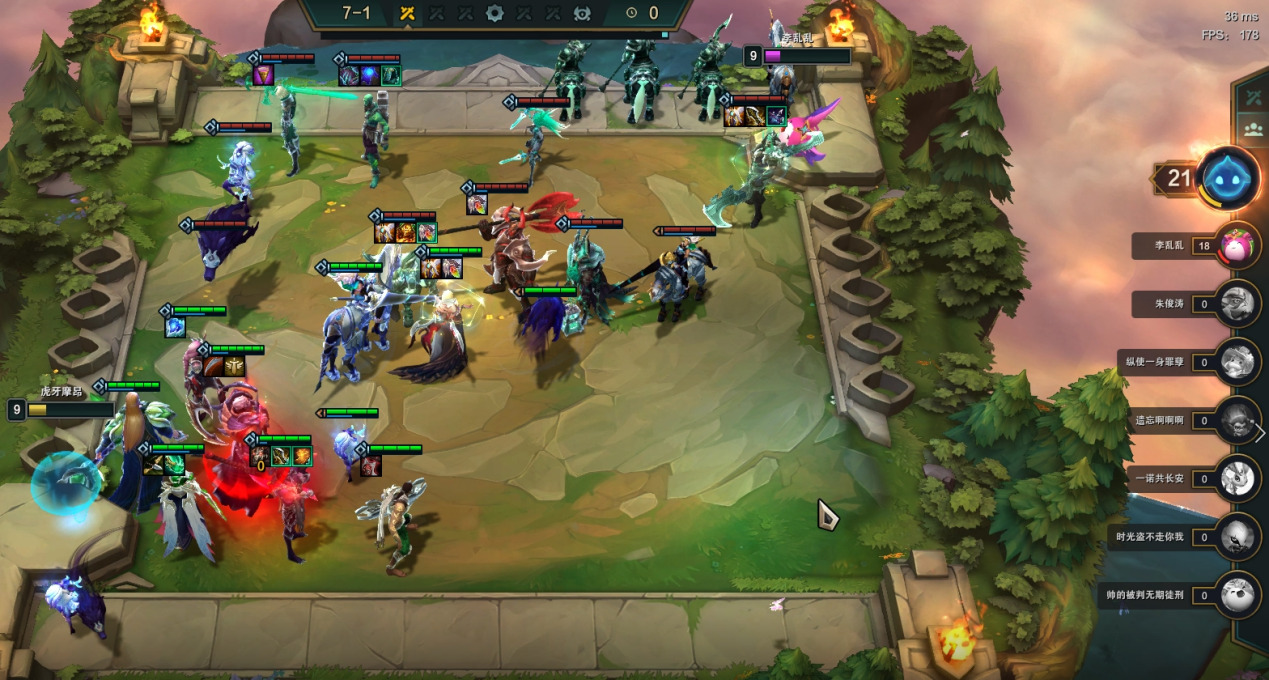Click the monster round icon in stage tracker
1269x680 pixels.
point(582,13)
